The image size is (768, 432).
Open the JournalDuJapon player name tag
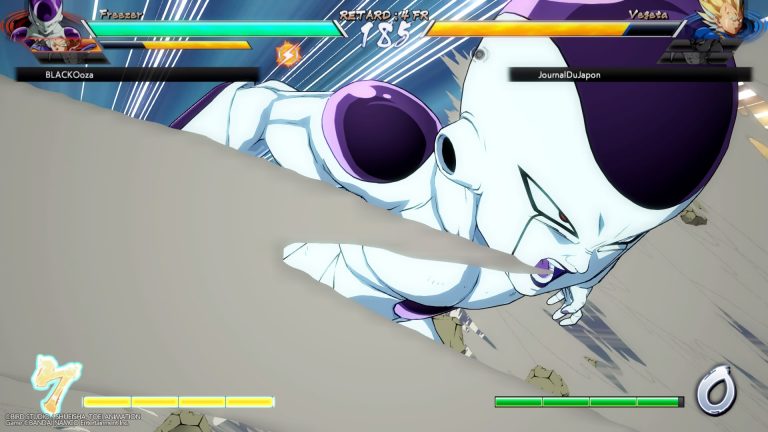click(630, 74)
